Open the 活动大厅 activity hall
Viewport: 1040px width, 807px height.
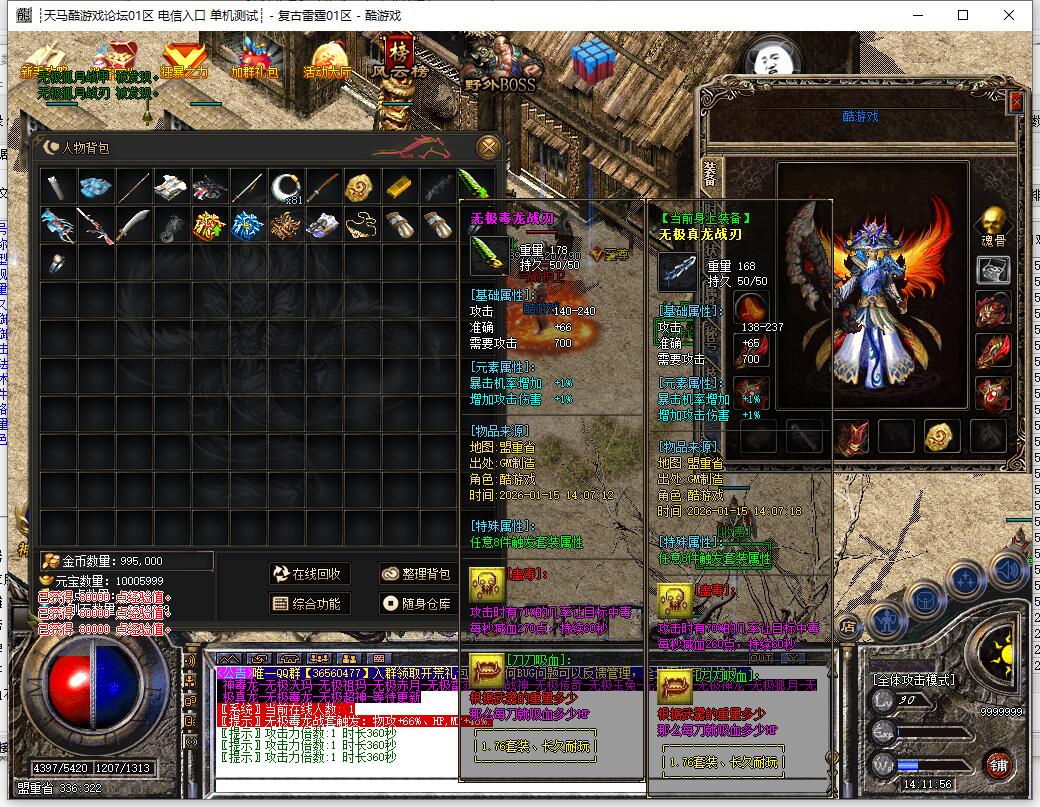pos(327,59)
